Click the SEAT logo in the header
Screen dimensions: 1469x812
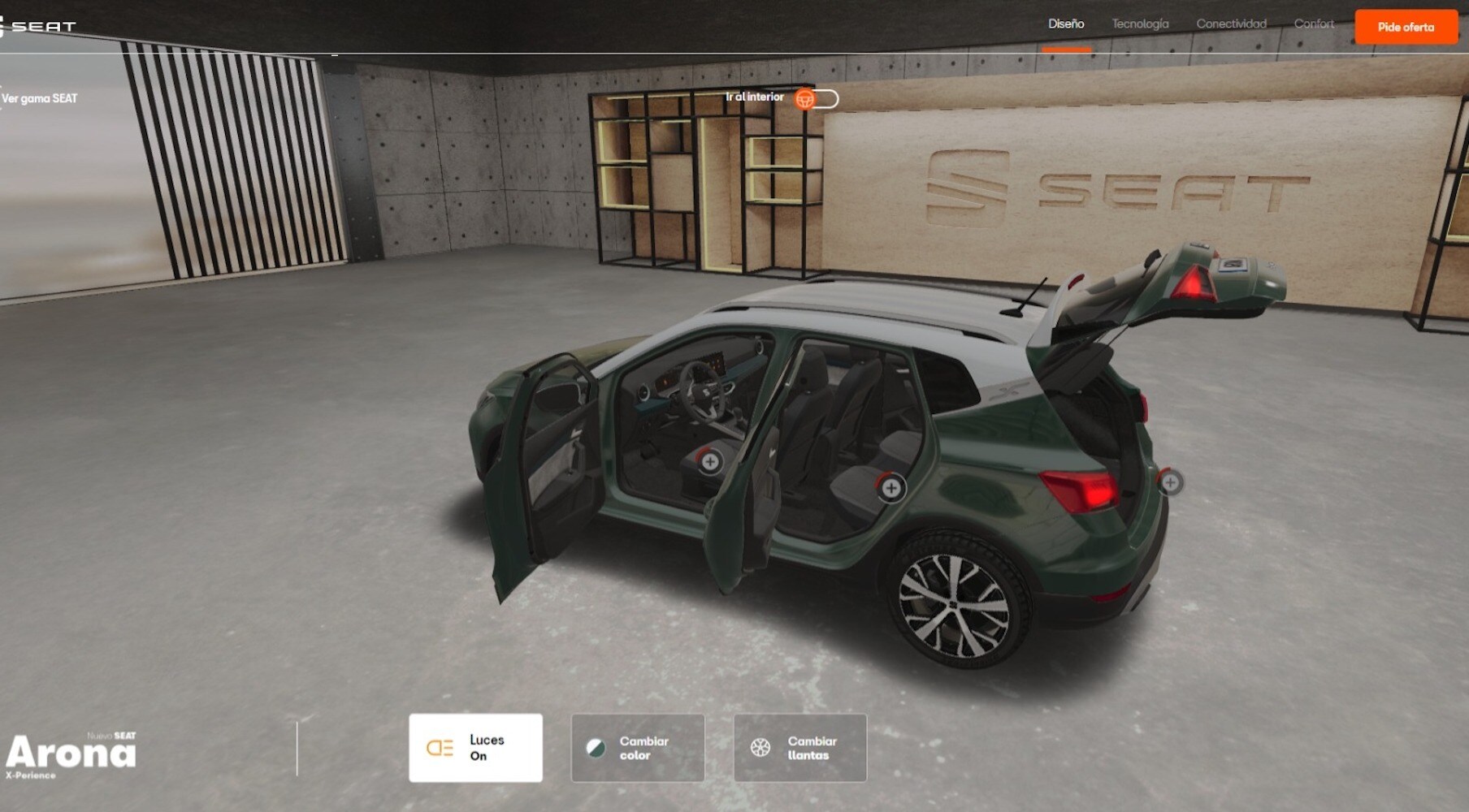coord(39,27)
